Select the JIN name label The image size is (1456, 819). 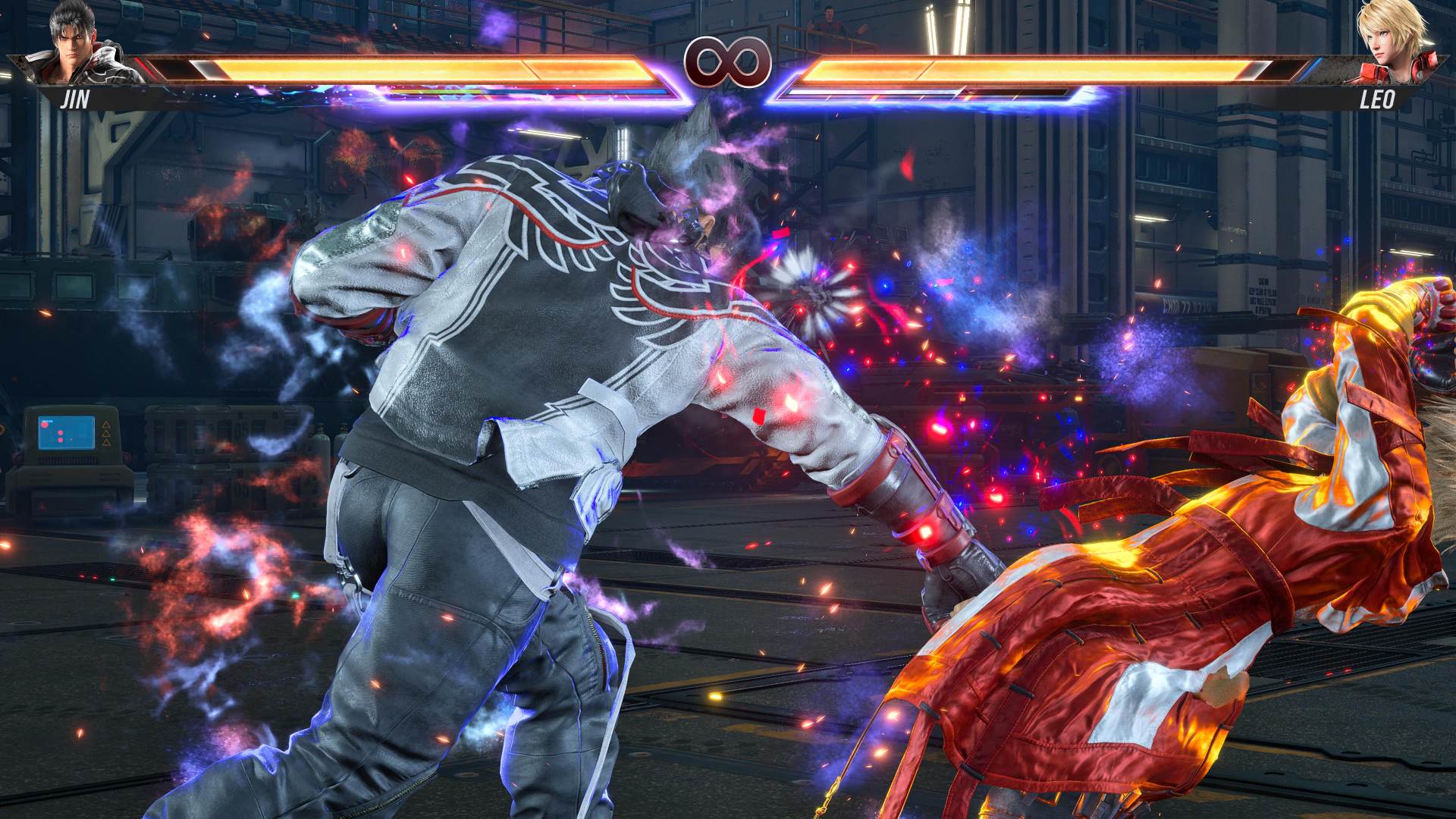(x=76, y=100)
